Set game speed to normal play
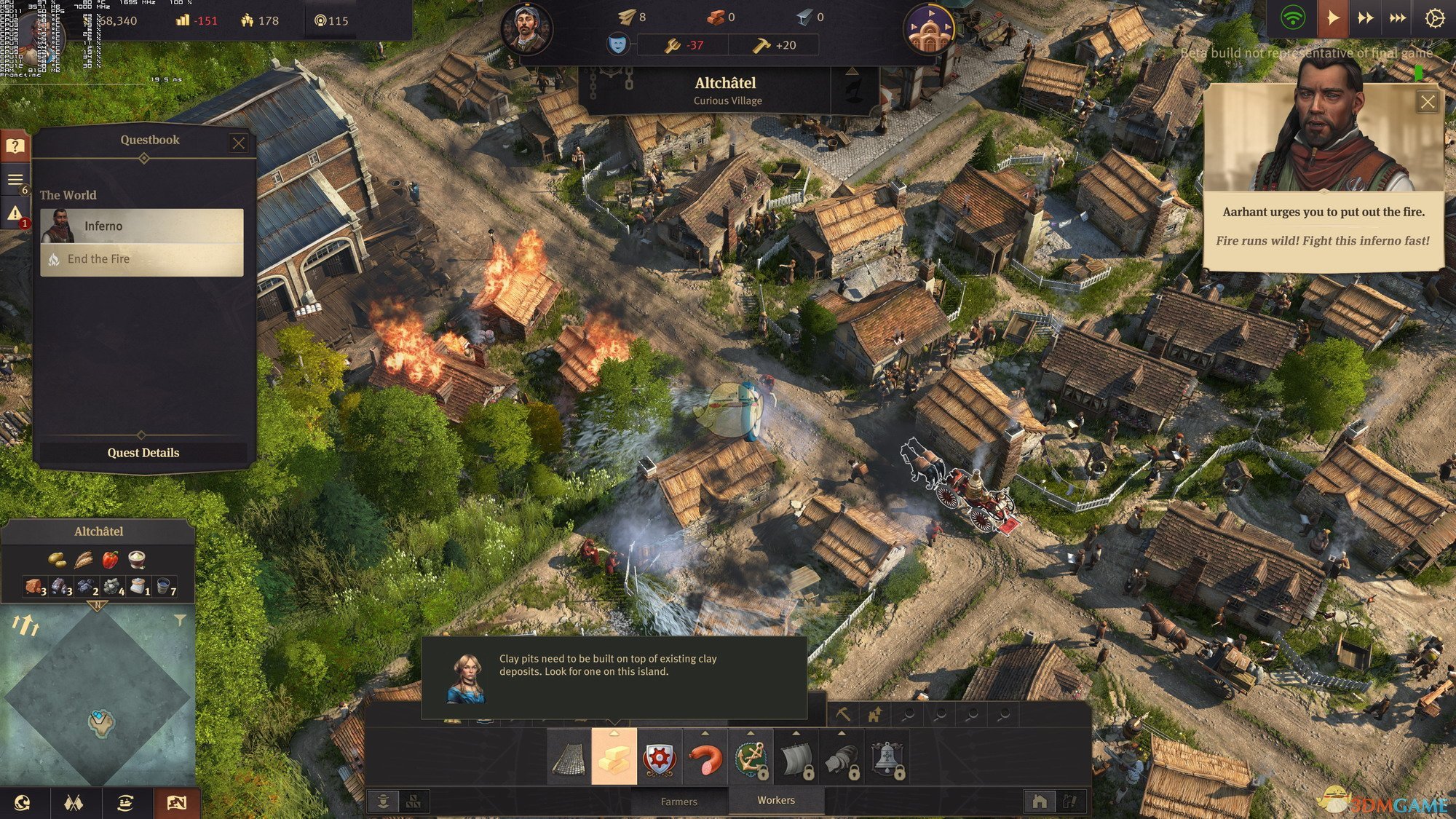Image resolution: width=1456 pixels, height=819 pixels. coord(1332,17)
